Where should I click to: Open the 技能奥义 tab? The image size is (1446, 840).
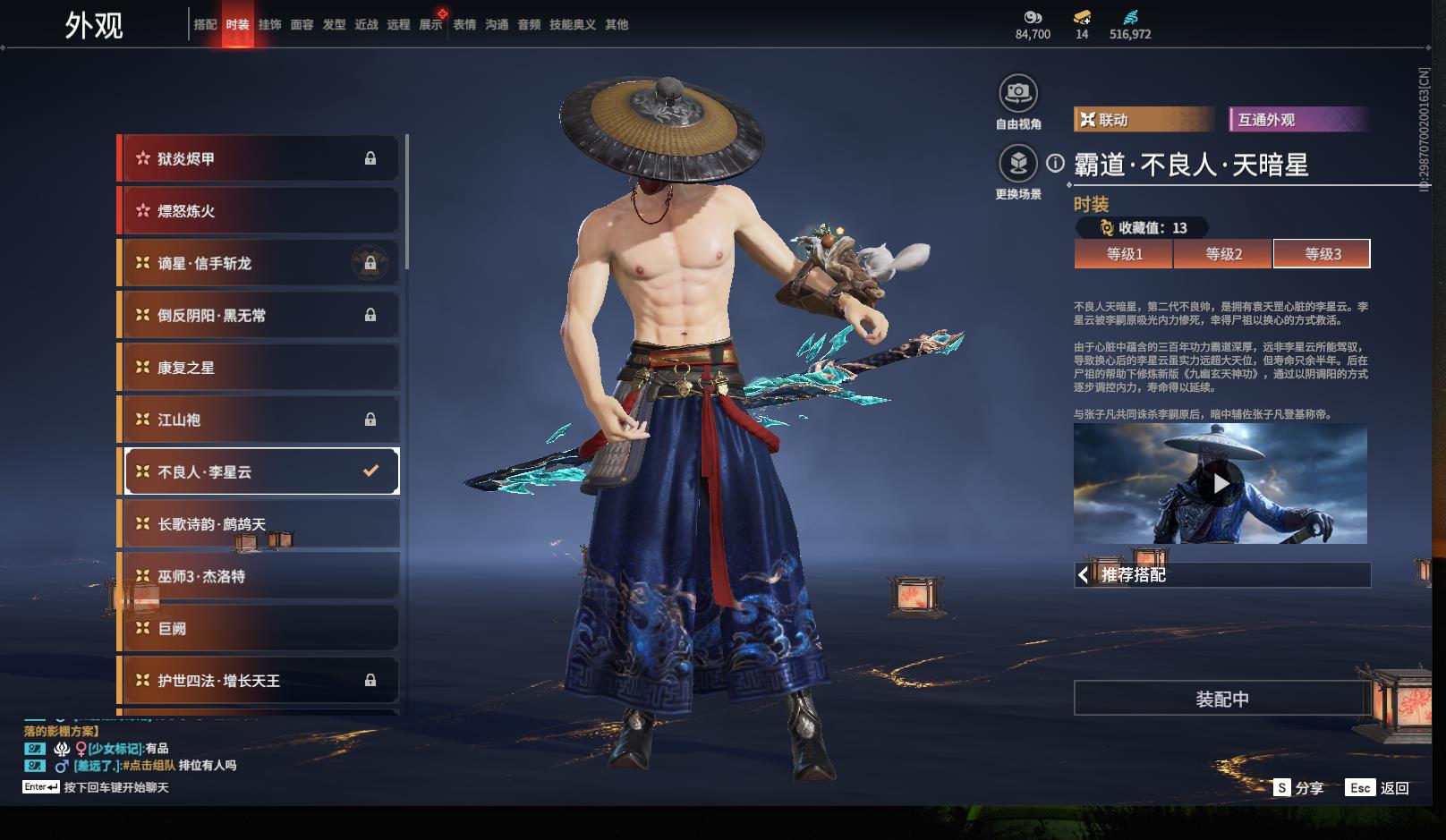[x=572, y=25]
